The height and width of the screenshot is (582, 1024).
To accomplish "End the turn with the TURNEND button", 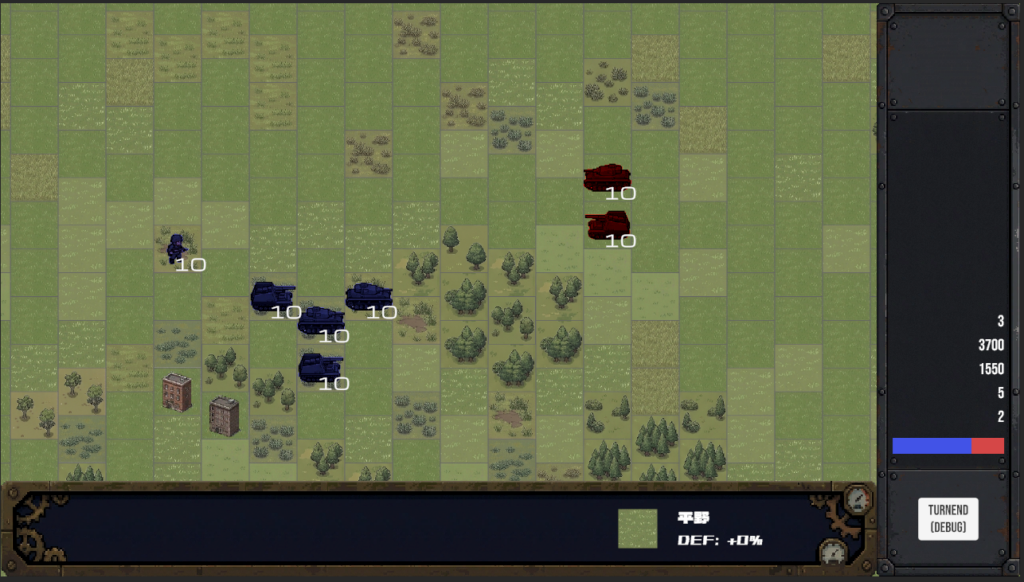I will click(x=947, y=518).
